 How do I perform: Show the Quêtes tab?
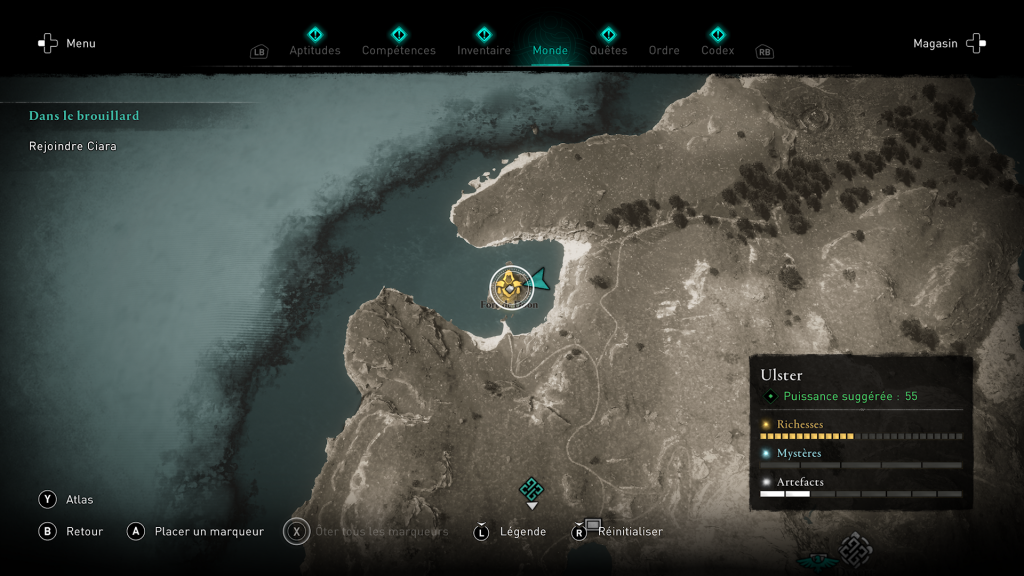pyautogui.click(x=608, y=50)
